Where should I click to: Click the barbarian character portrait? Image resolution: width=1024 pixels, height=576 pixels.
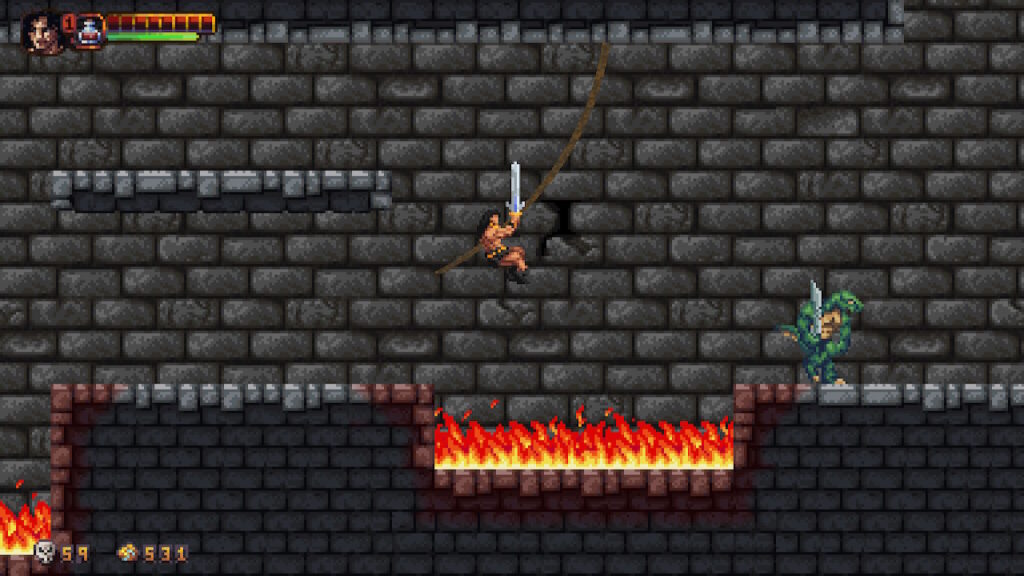(x=41, y=30)
